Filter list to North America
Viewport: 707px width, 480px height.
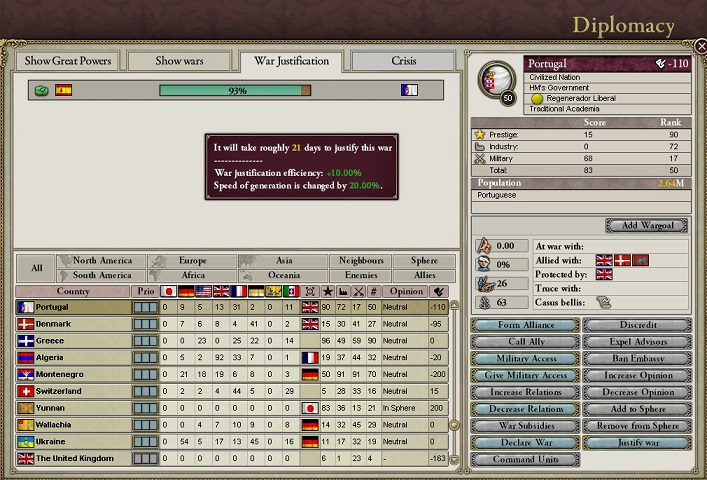(102, 261)
